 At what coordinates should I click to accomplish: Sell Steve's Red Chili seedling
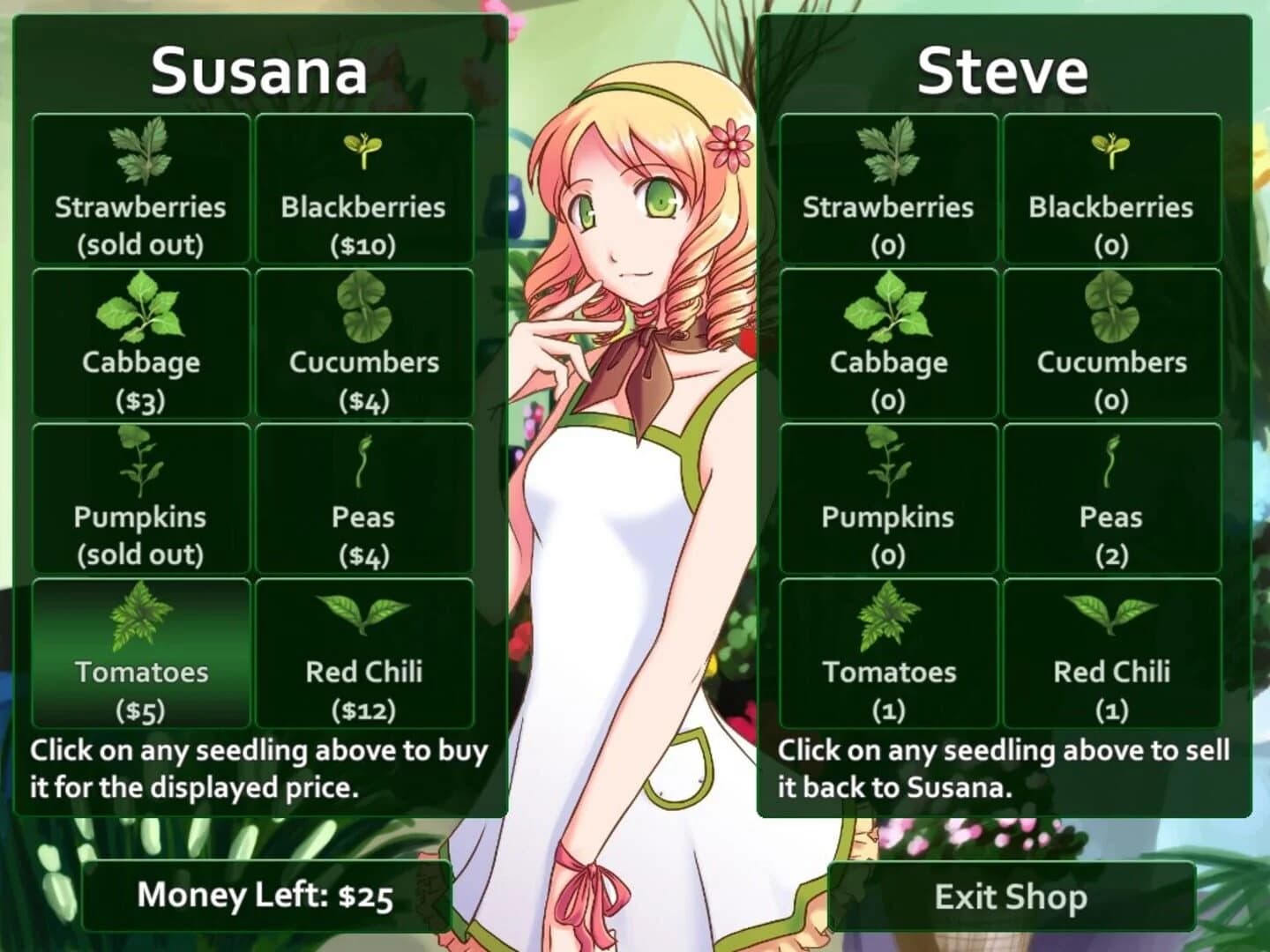click(x=1113, y=652)
